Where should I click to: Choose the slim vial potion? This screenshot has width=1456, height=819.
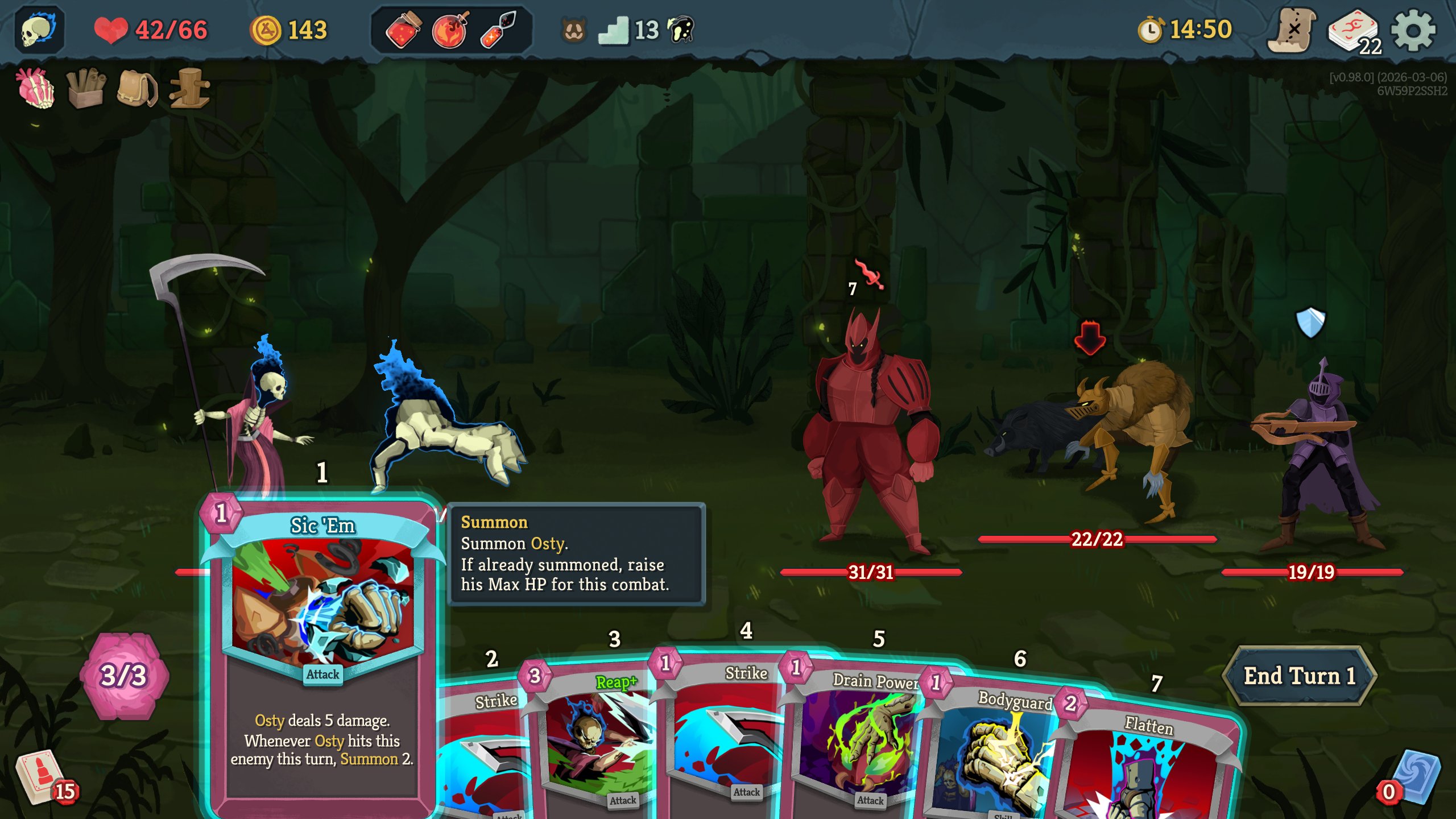pos(498,30)
